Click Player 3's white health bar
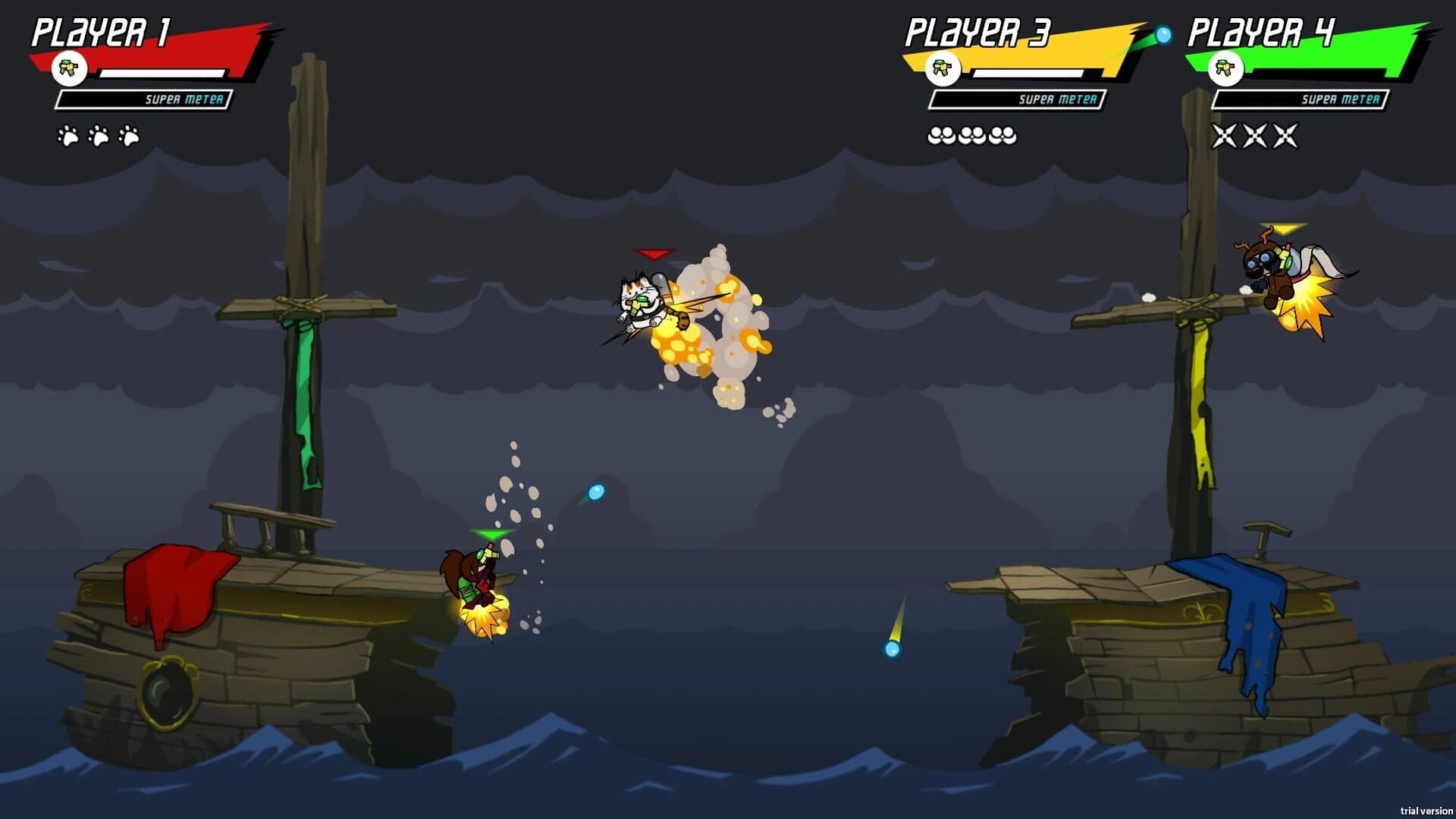The width and height of the screenshot is (1456, 819). (x=1028, y=72)
